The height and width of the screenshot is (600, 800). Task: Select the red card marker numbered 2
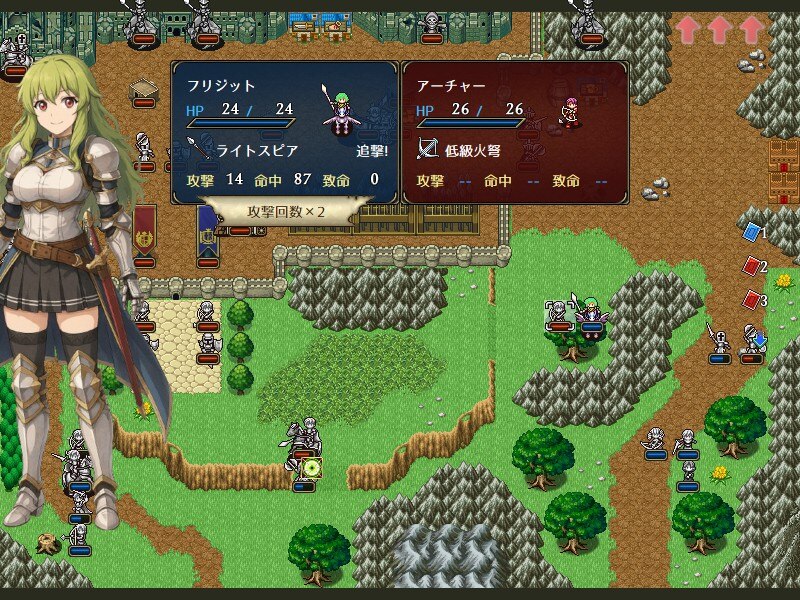pyautogui.click(x=751, y=267)
